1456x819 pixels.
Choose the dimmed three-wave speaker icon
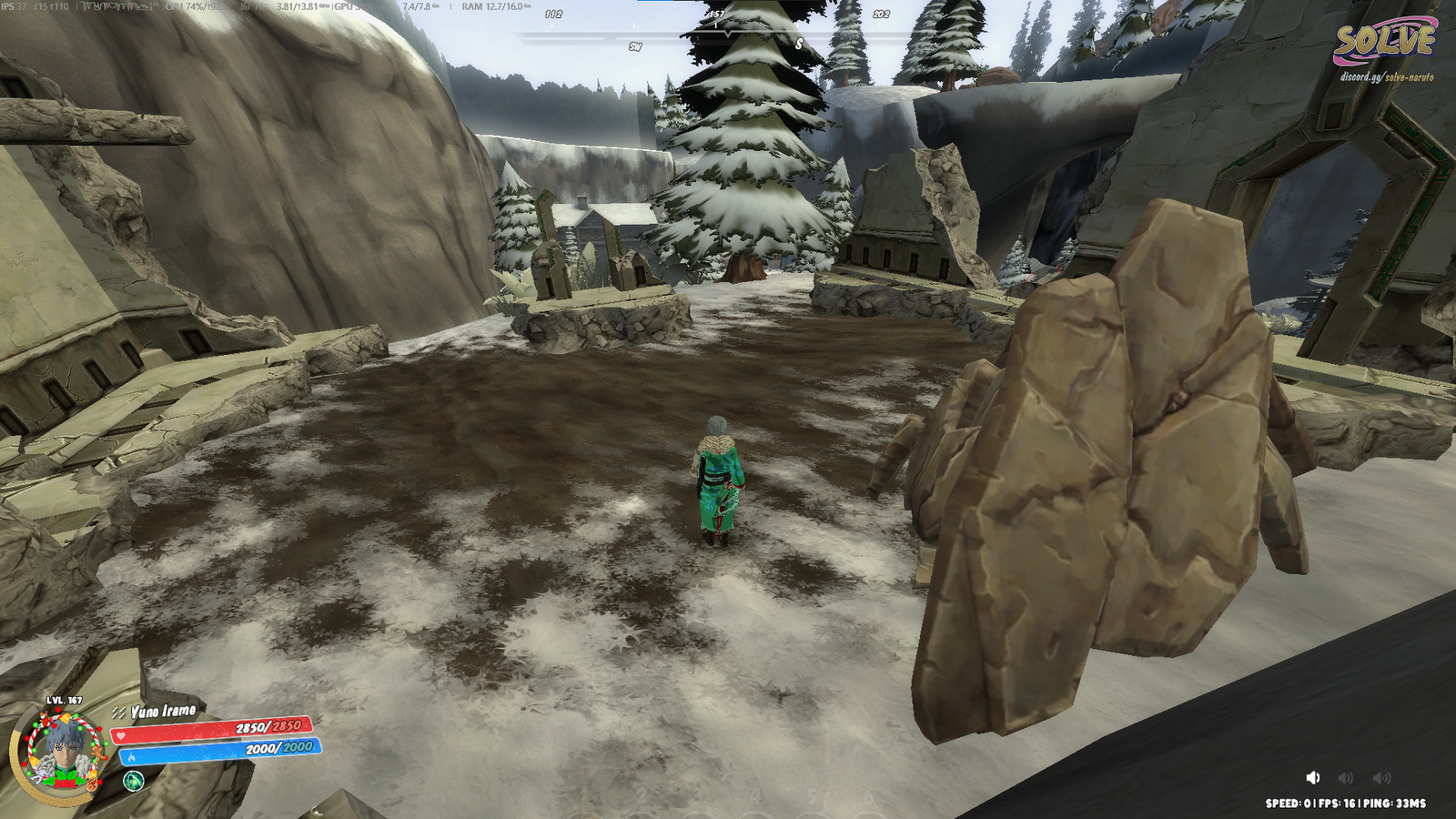coord(1381,777)
